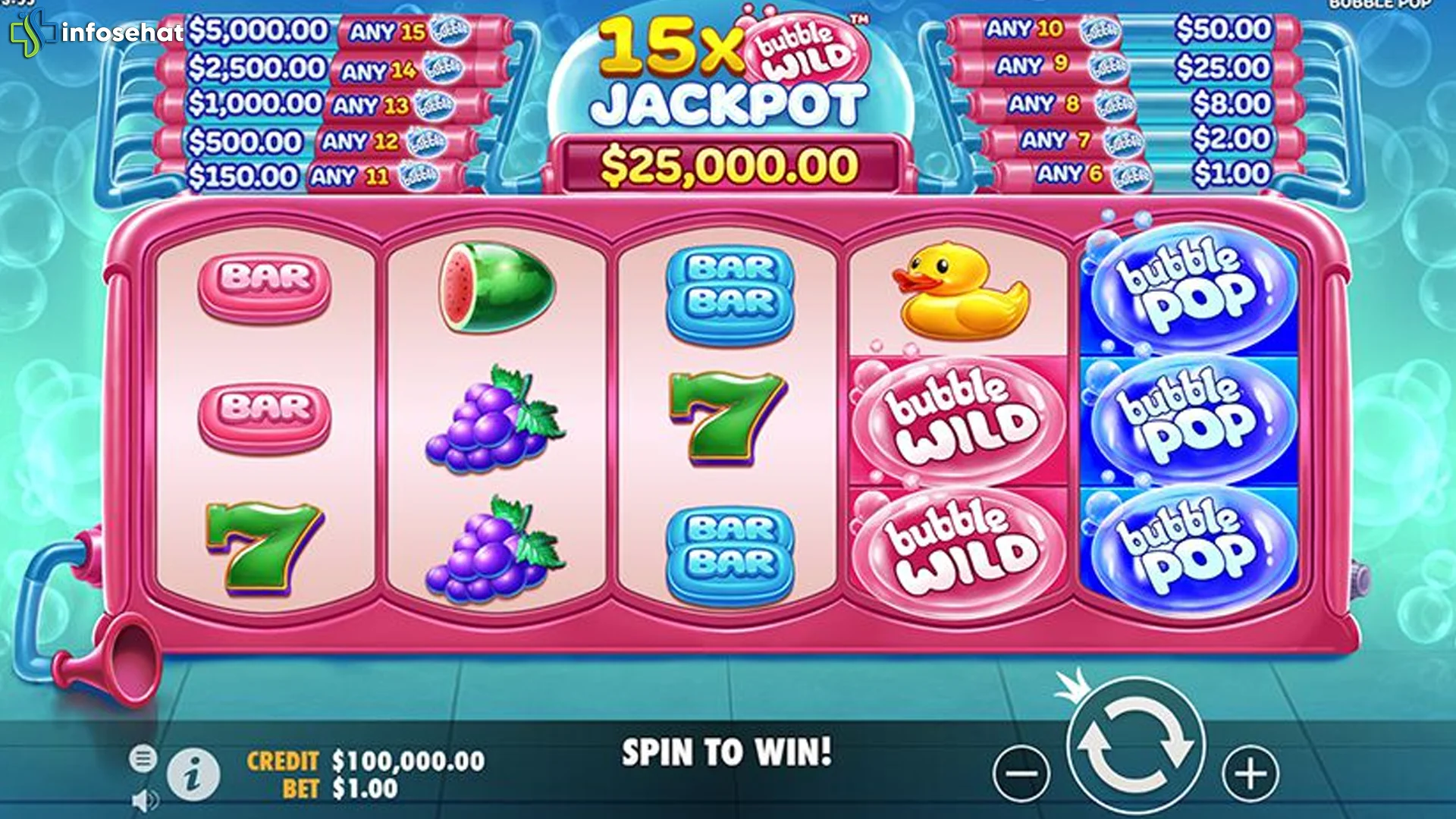This screenshot has height=819, width=1456.
Task: Decrease the bet with the minus button
Action: point(1021,774)
